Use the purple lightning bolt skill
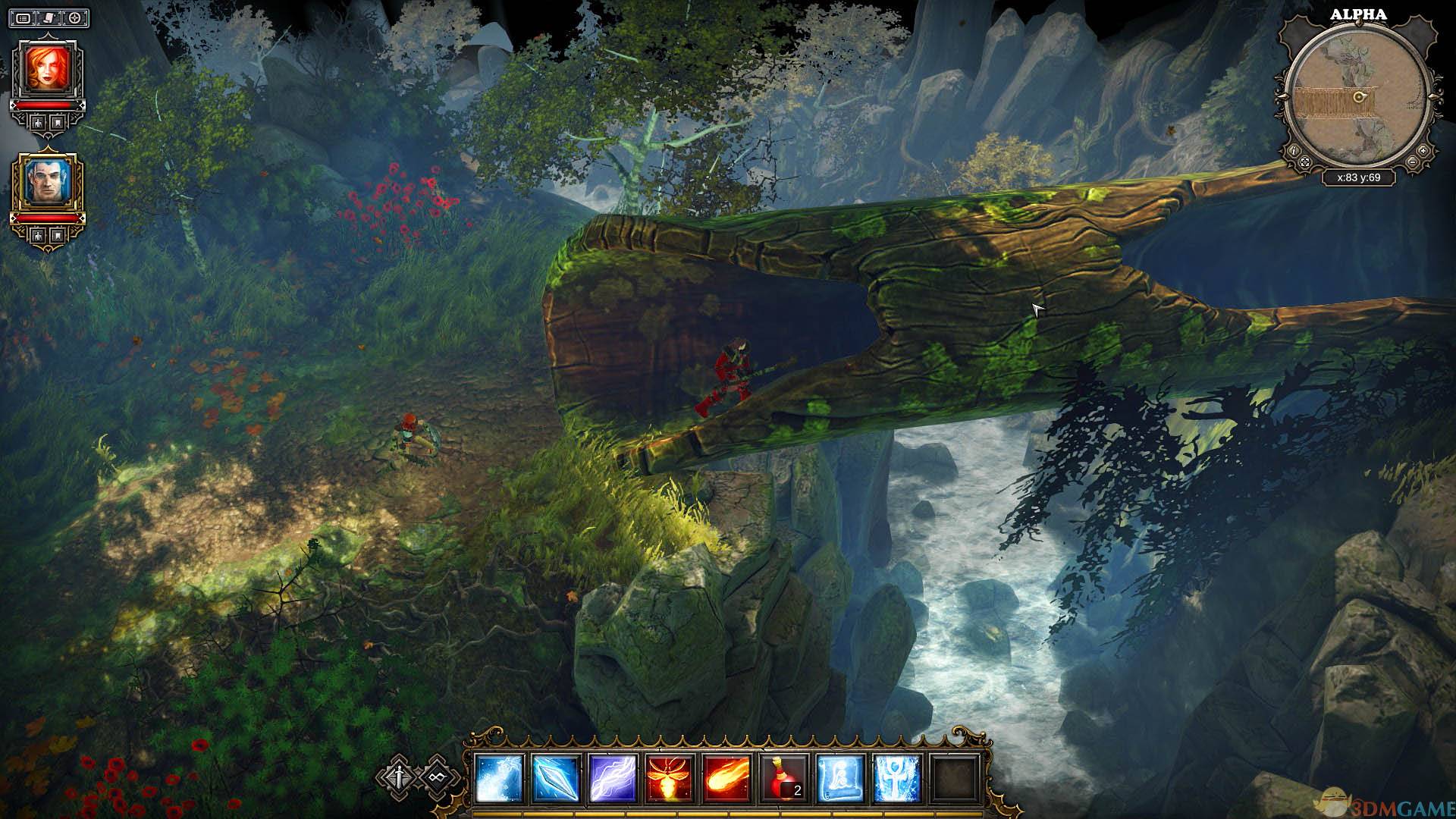 (613, 779)
